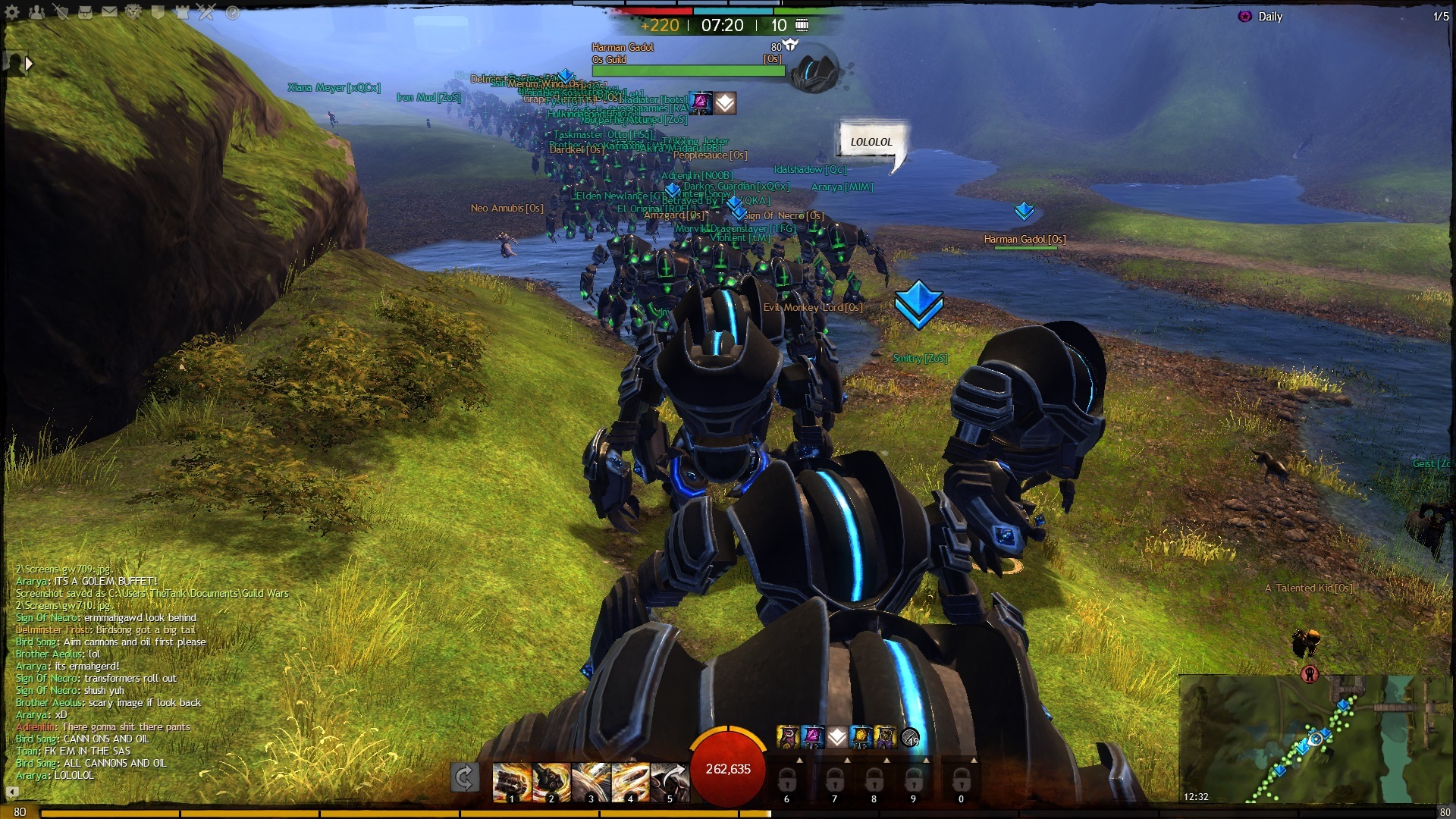This screenshot has width=1456, height=819.
Task: Expand the party portrait arrow
Action: point(29,64)
